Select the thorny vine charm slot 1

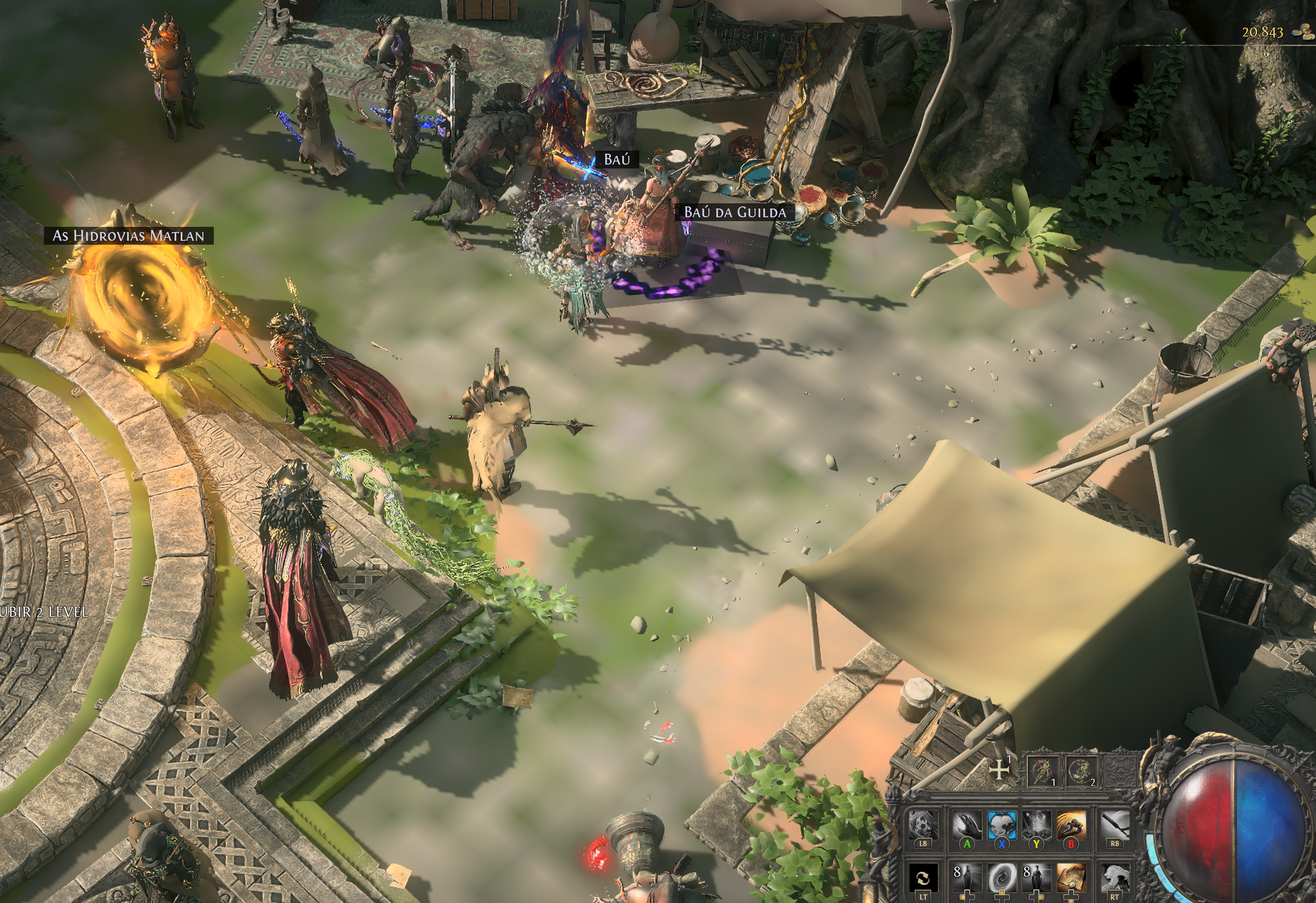coord(1044,771)
